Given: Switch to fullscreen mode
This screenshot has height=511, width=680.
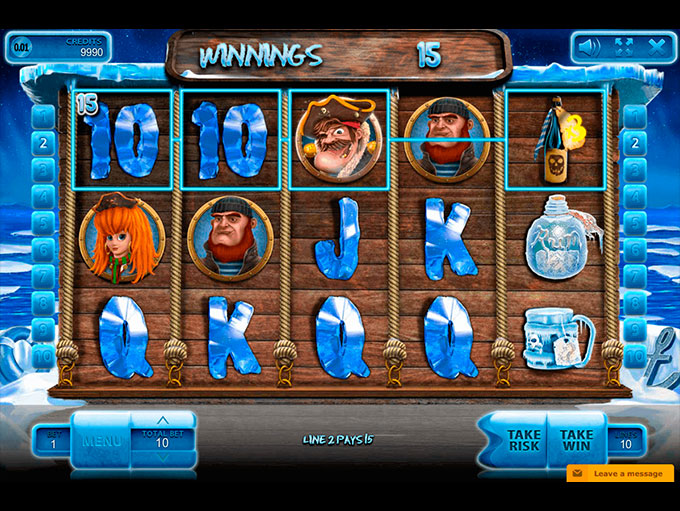Looking at the screenshot, I should tap(624, 46).
